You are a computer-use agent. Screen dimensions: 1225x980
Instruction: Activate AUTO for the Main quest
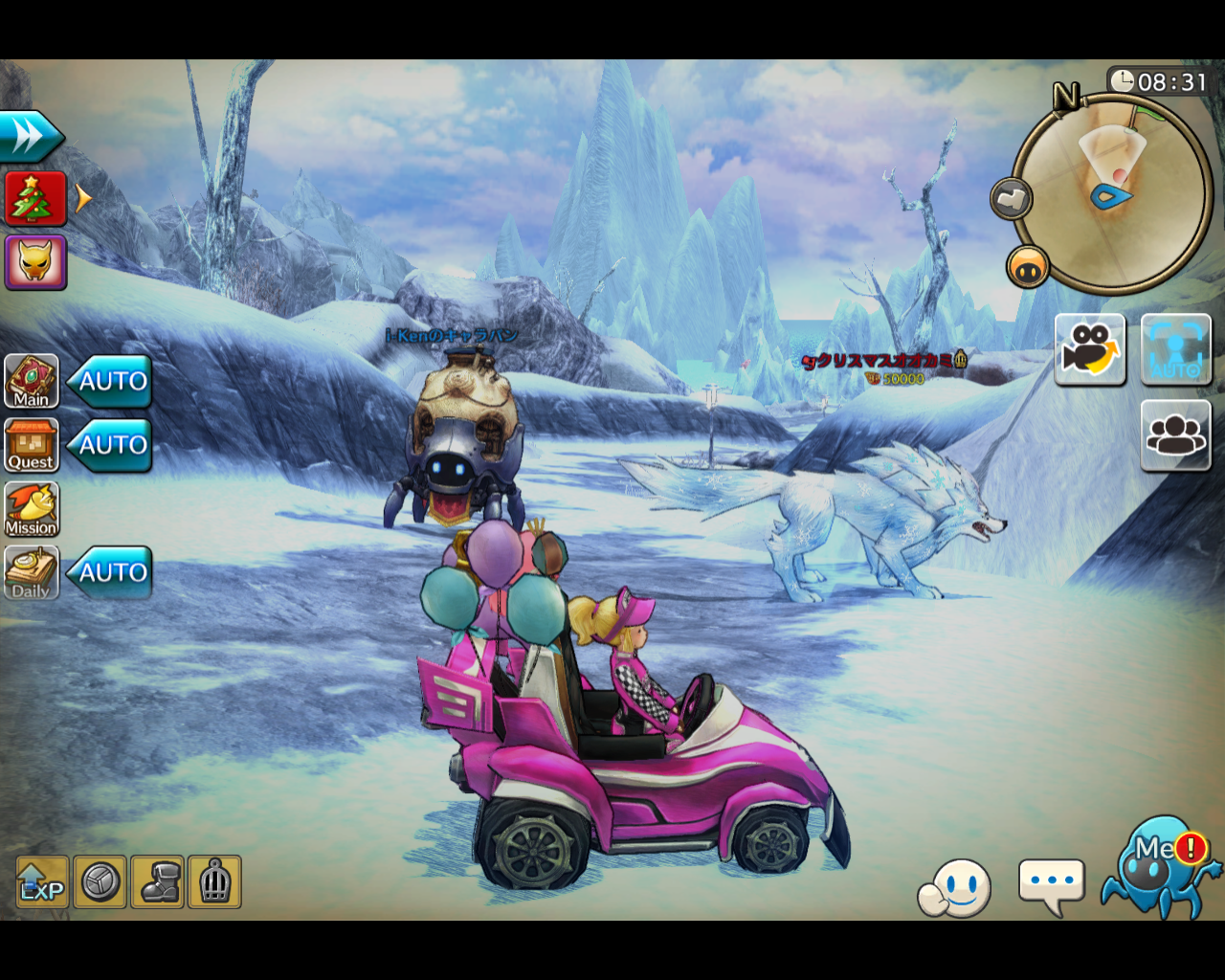click(x=111, y=381)
